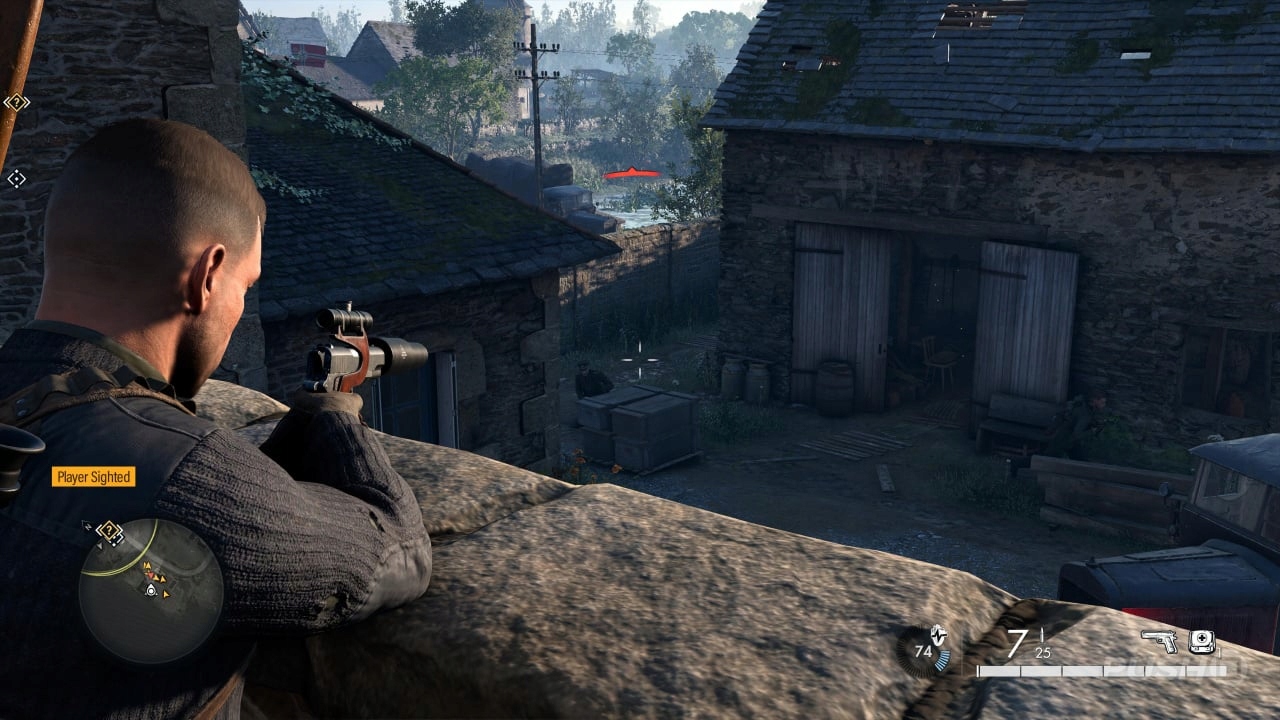Select the question mark objective marker above minimap

(109, 530)
